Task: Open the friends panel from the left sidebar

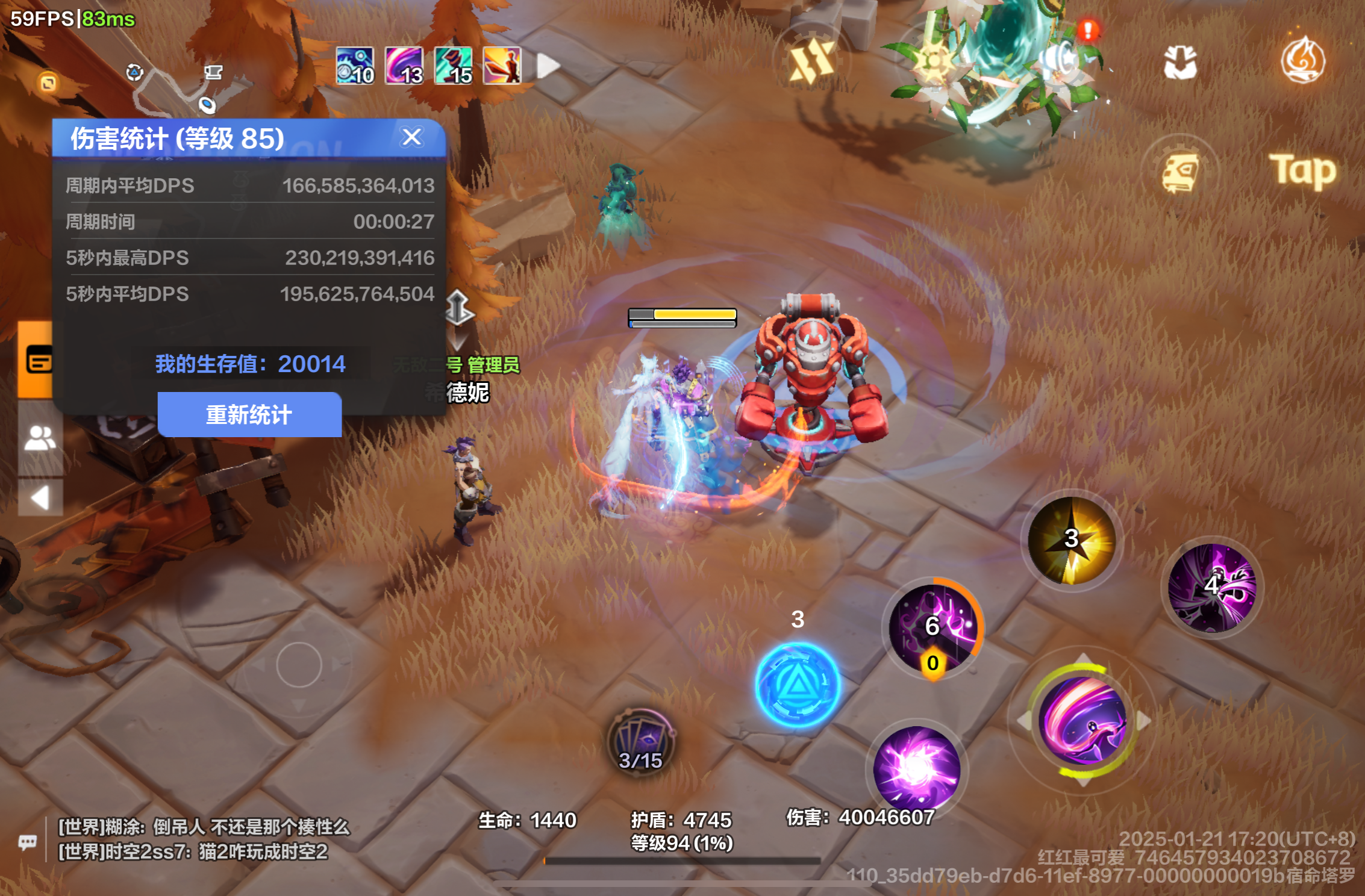Action: [x=41, y=437]
